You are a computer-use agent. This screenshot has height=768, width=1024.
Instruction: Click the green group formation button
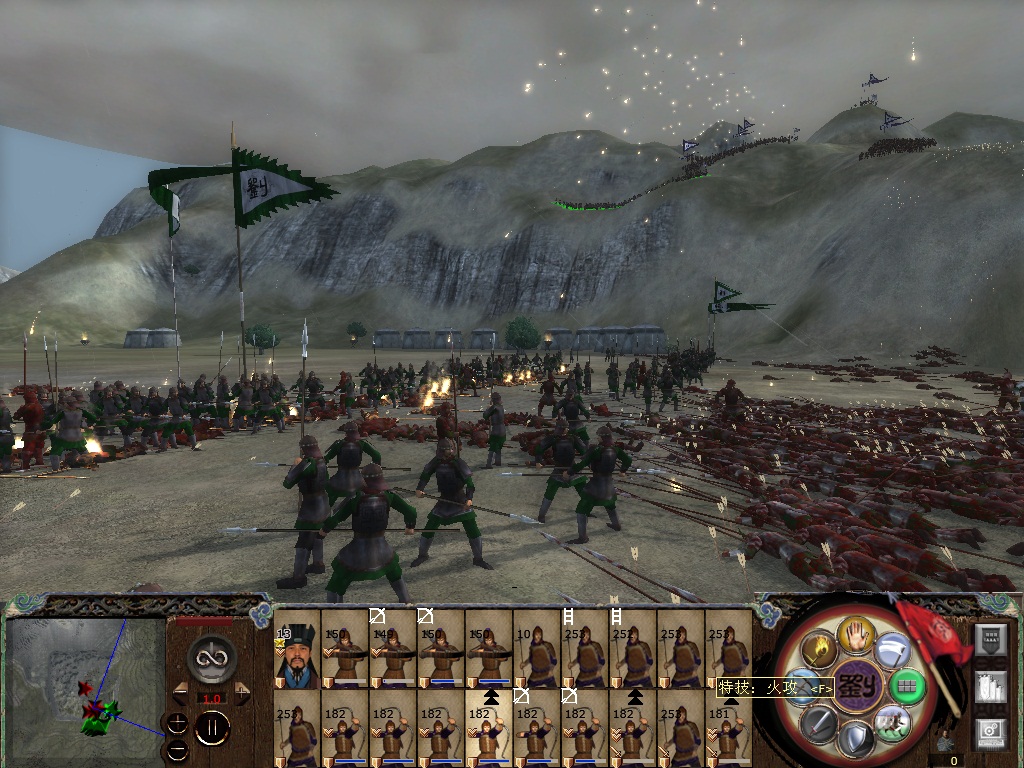point(907,686)
